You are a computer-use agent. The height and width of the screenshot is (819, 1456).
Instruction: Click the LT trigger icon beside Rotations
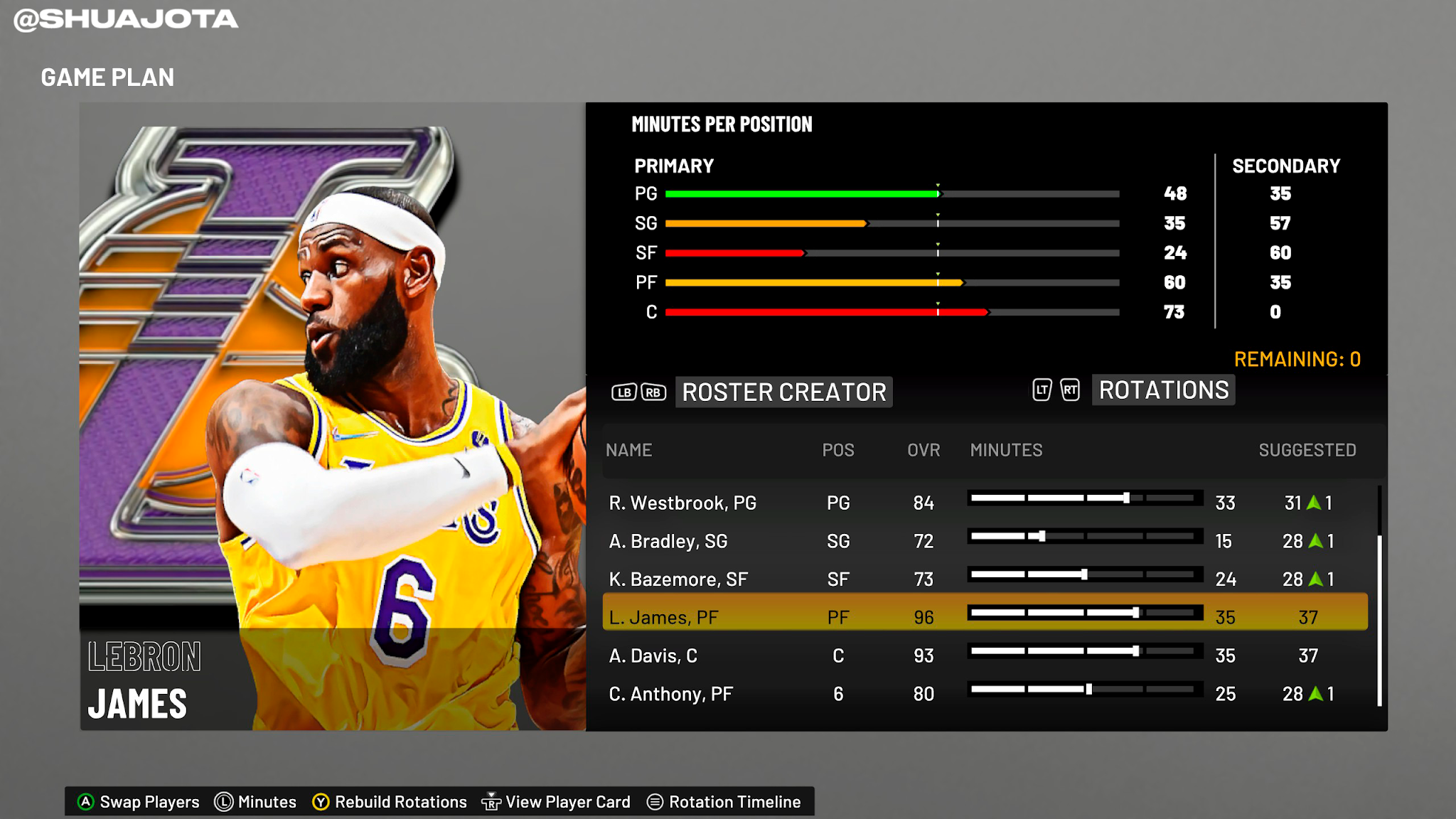[x=1041, y=390]
